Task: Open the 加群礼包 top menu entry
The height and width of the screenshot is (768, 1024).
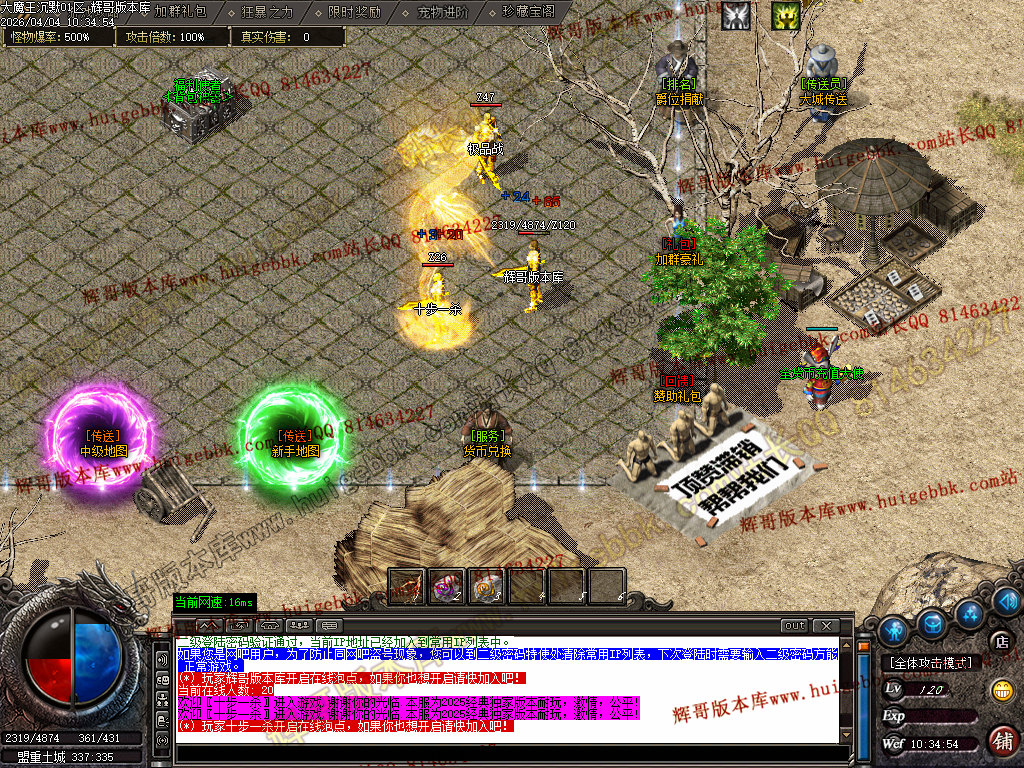Action: [180, 12]
